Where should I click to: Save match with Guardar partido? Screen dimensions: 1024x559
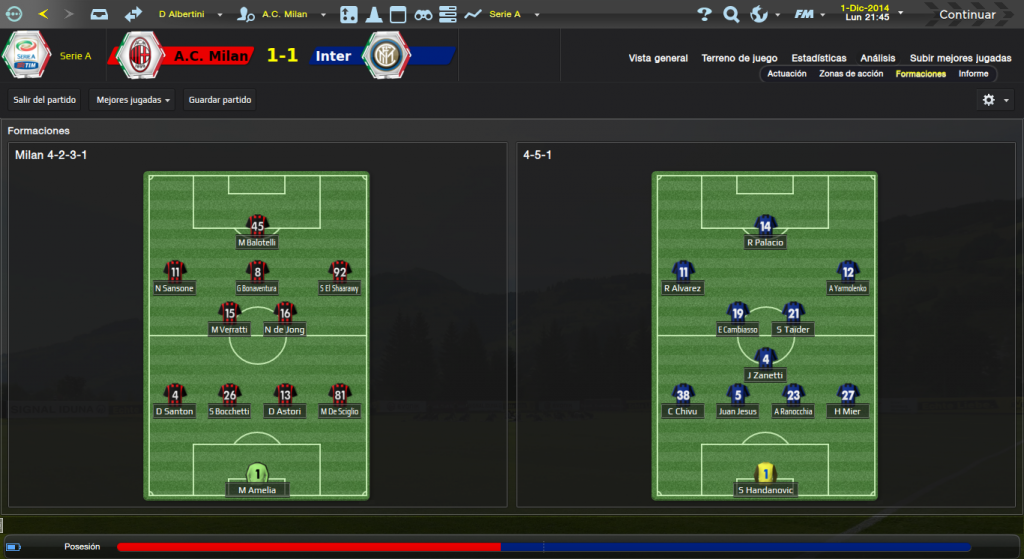(220, 99)
